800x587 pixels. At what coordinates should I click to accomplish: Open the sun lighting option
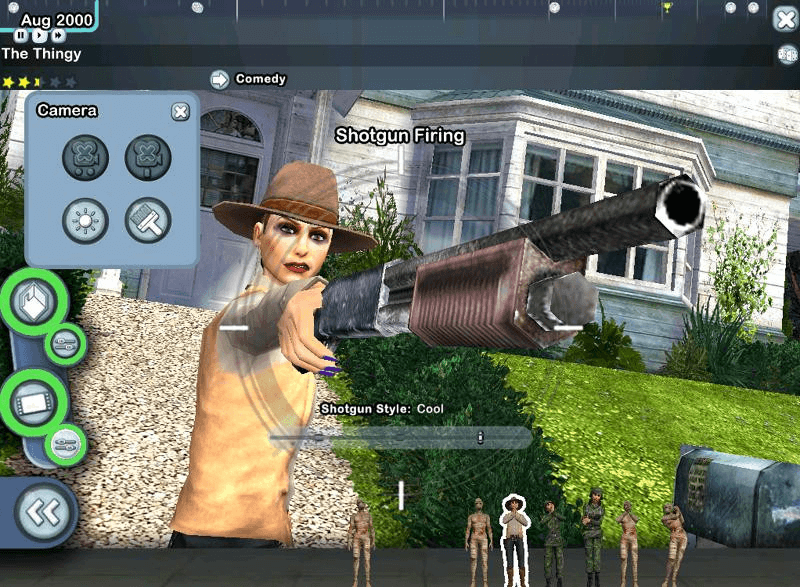(85, 220)
